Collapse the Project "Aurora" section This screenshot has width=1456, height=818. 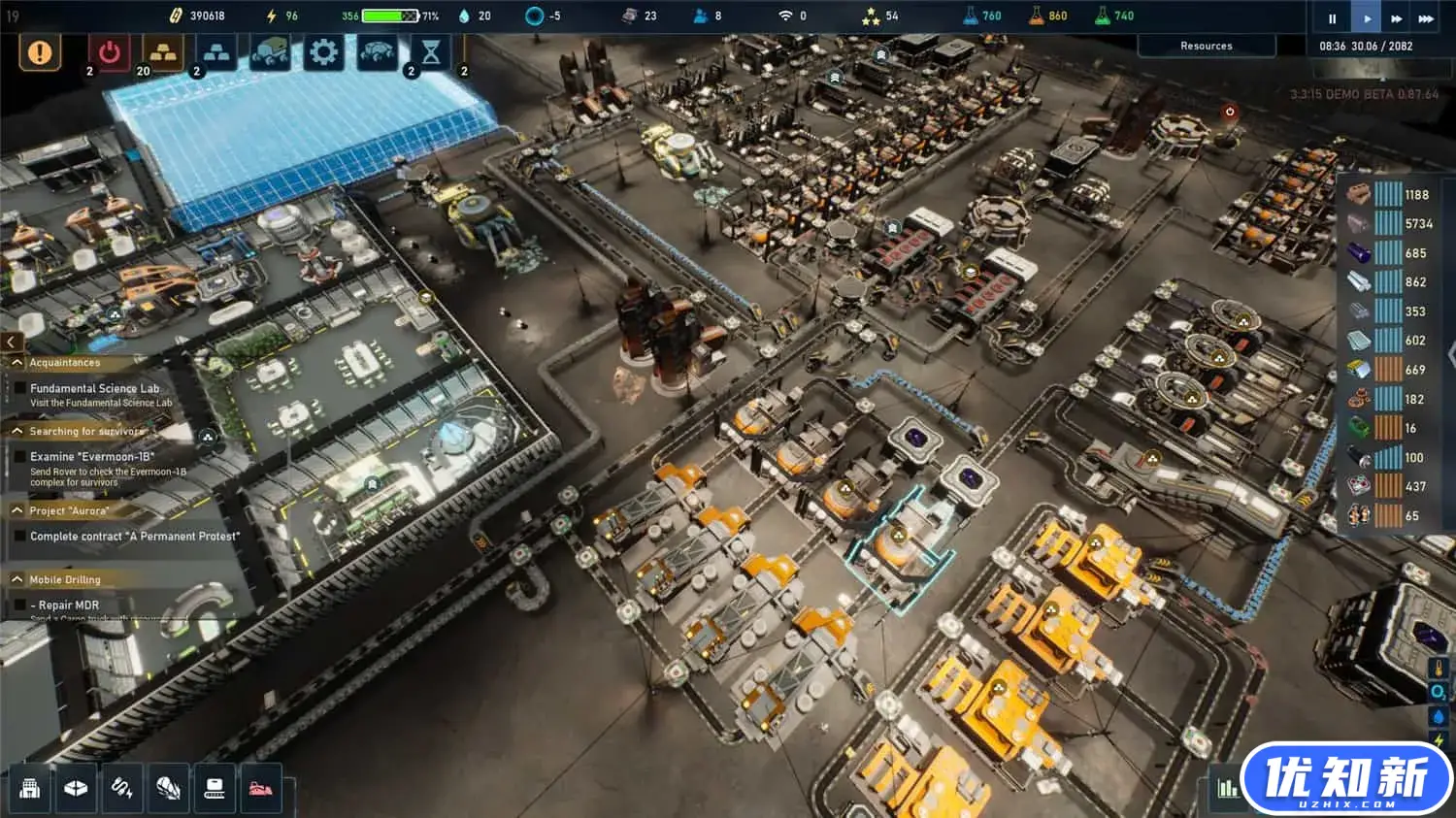pyautogui.click(x=17, y=510)
